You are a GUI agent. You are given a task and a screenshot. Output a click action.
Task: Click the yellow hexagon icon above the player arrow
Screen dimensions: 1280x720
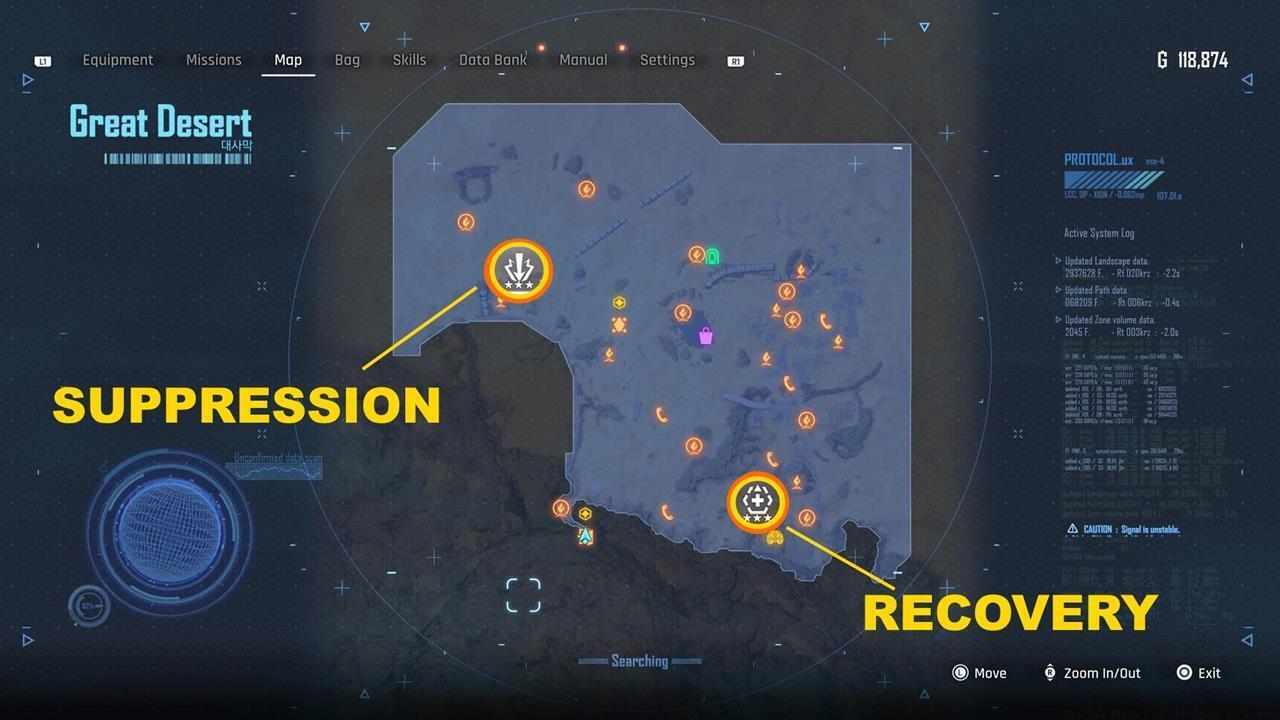pyautogui.click(x=584, y=514)
